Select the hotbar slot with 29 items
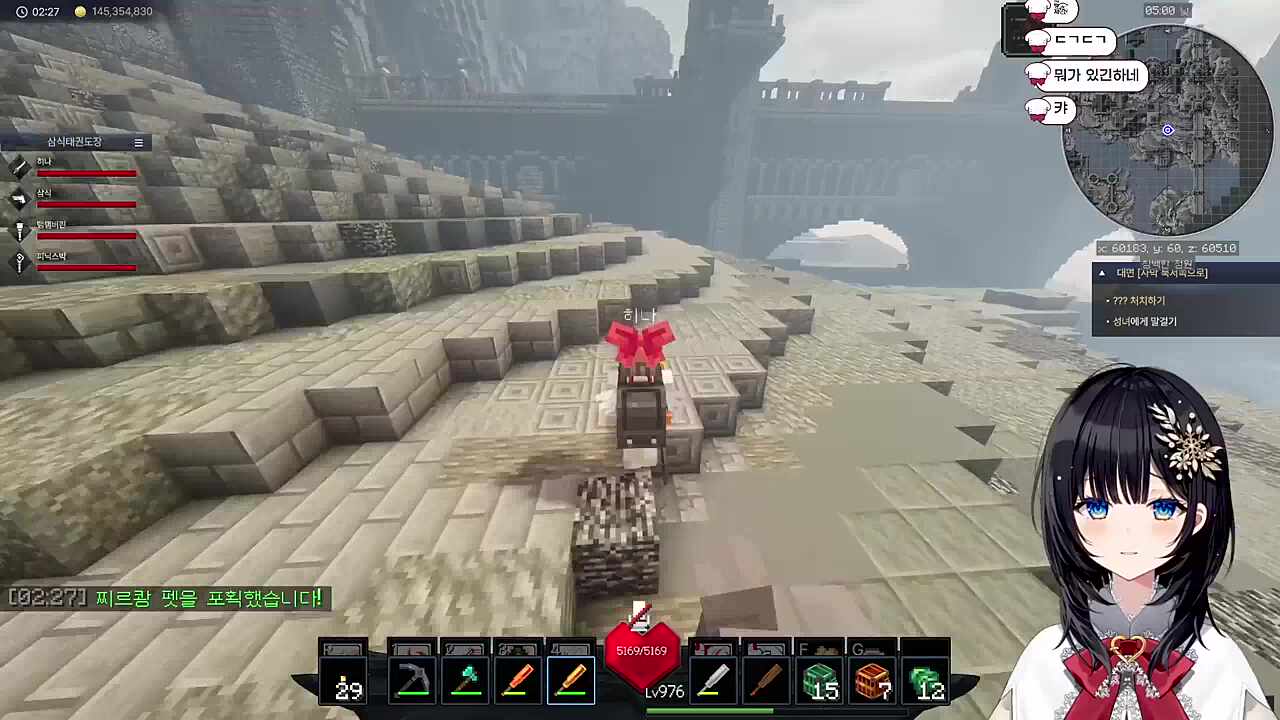 pos(344,681)
